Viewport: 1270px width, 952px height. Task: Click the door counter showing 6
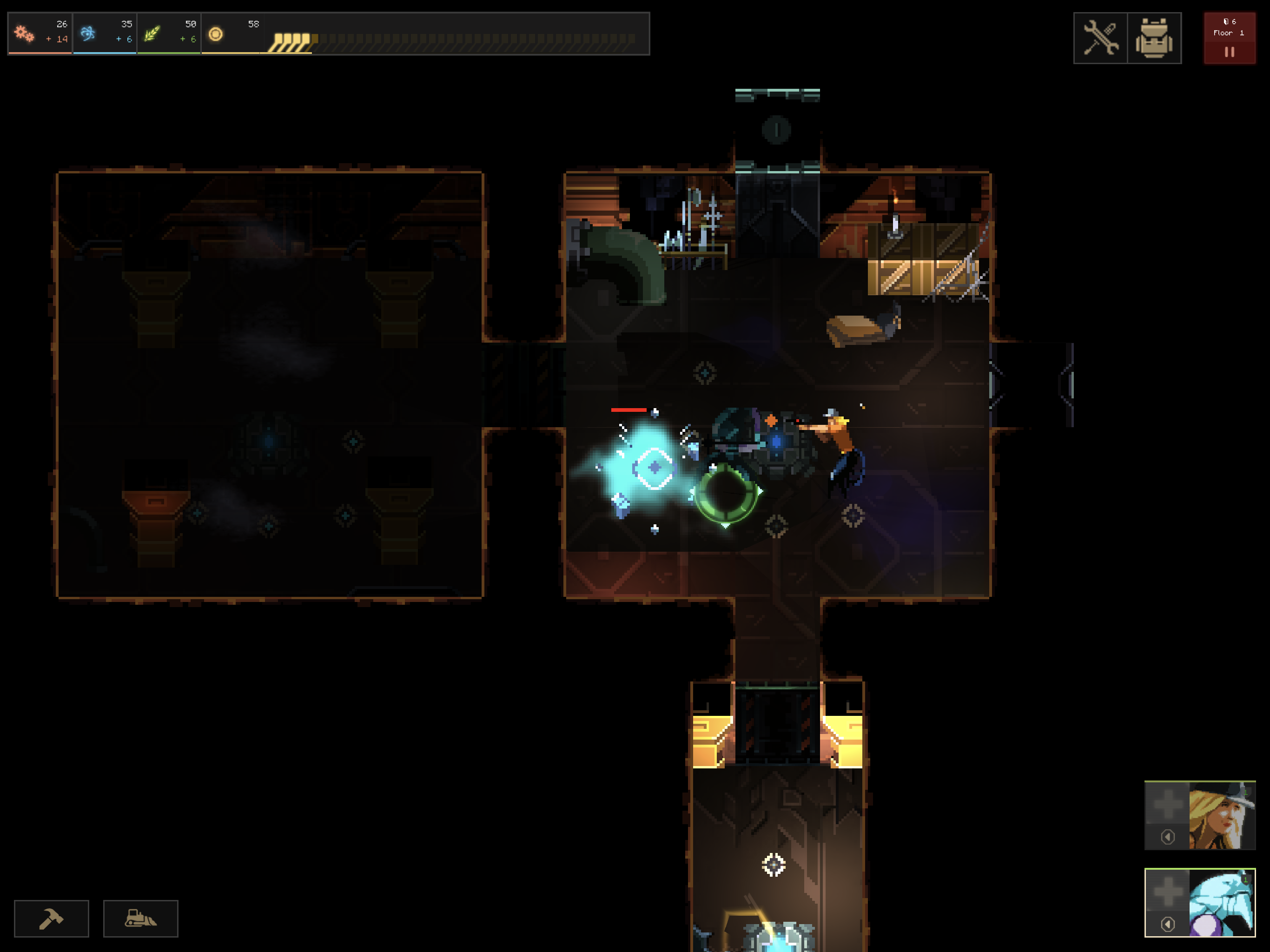coord(1230,22)
